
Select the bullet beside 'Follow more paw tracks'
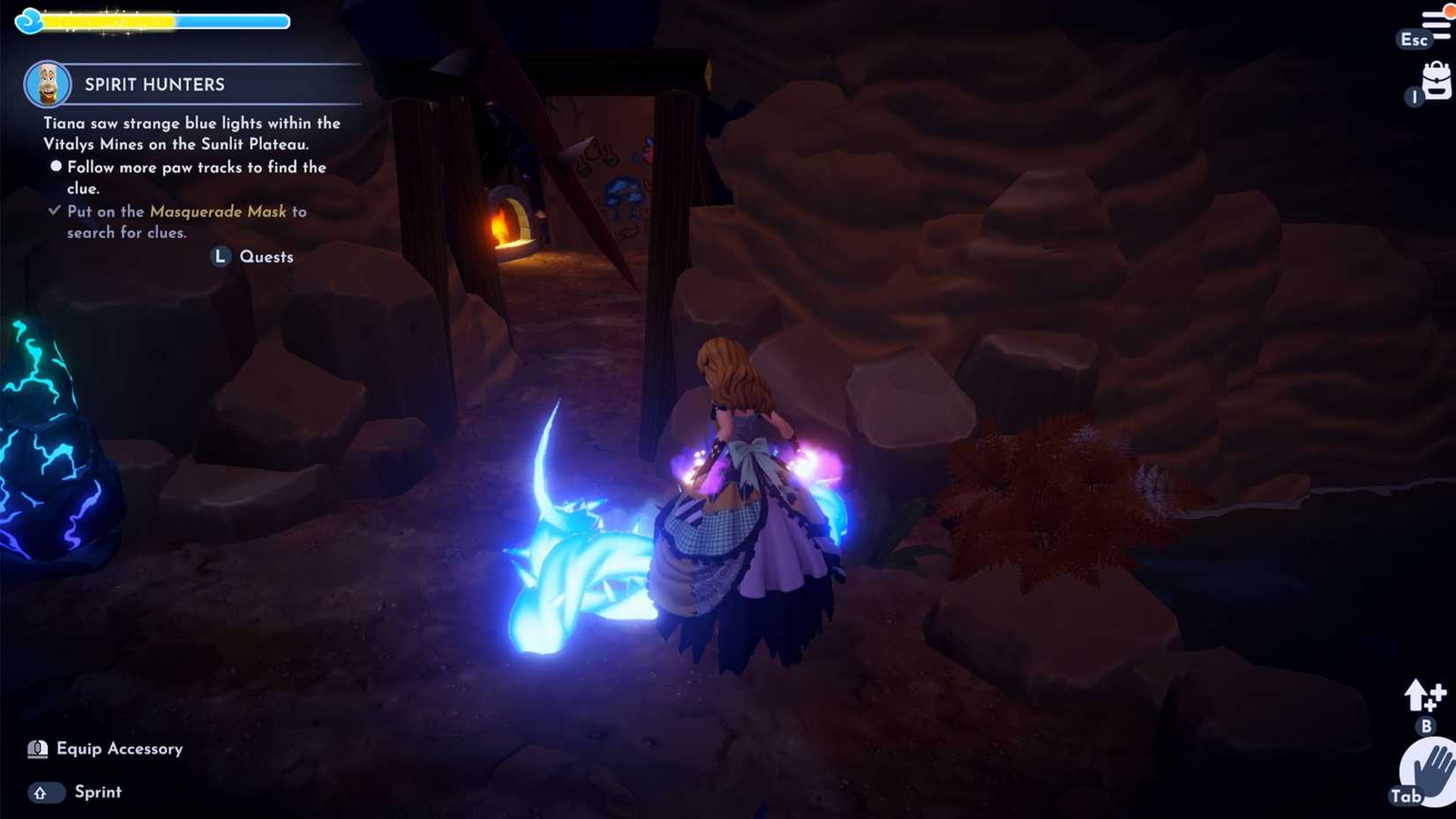coord(55,165)
